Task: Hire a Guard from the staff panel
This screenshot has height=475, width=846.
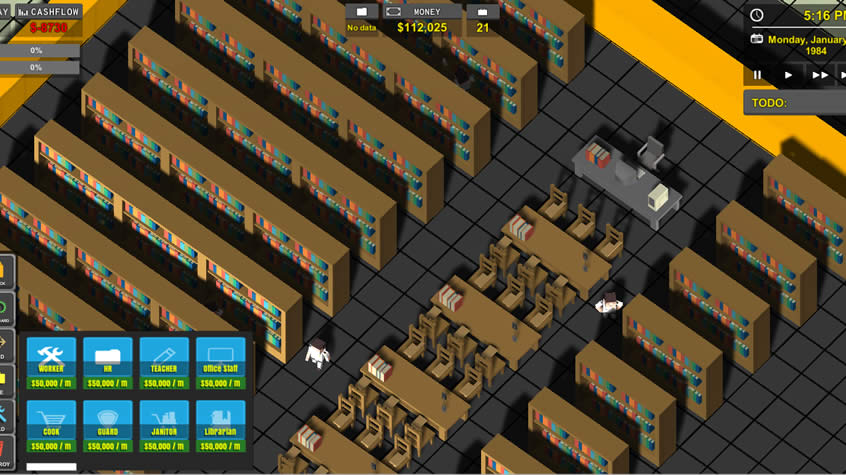Action: (107, 424)
